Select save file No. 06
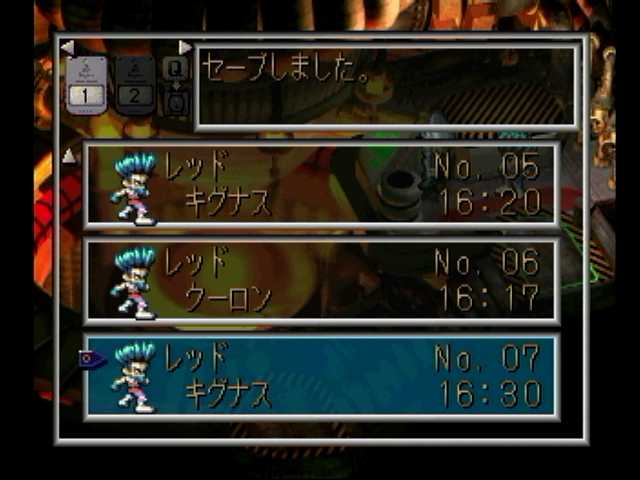The height and width of the screenshot is (480, 640). click(320, 280)
